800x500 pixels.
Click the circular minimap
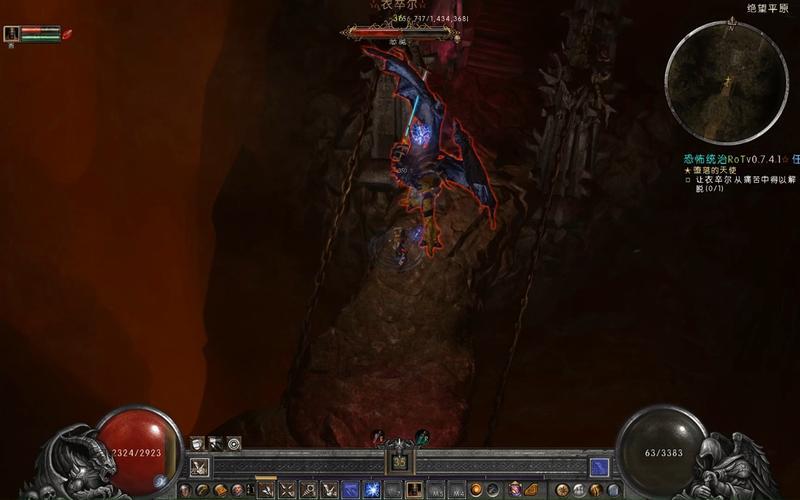pos(726,83)
